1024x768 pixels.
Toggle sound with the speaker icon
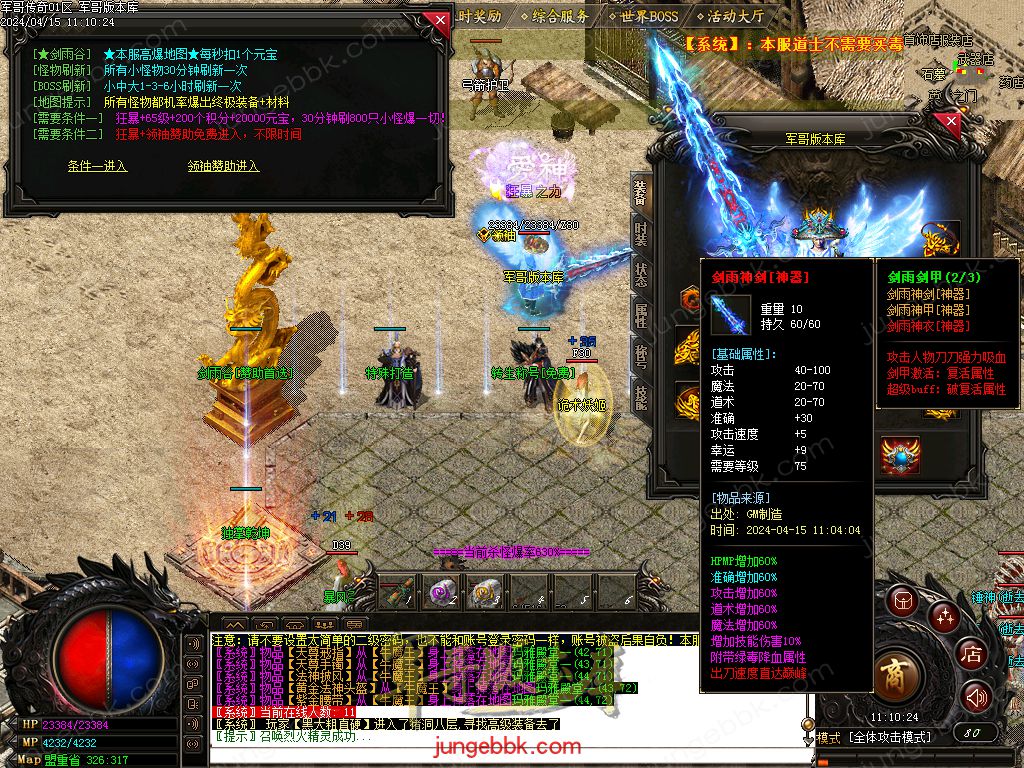coord(976,697)
